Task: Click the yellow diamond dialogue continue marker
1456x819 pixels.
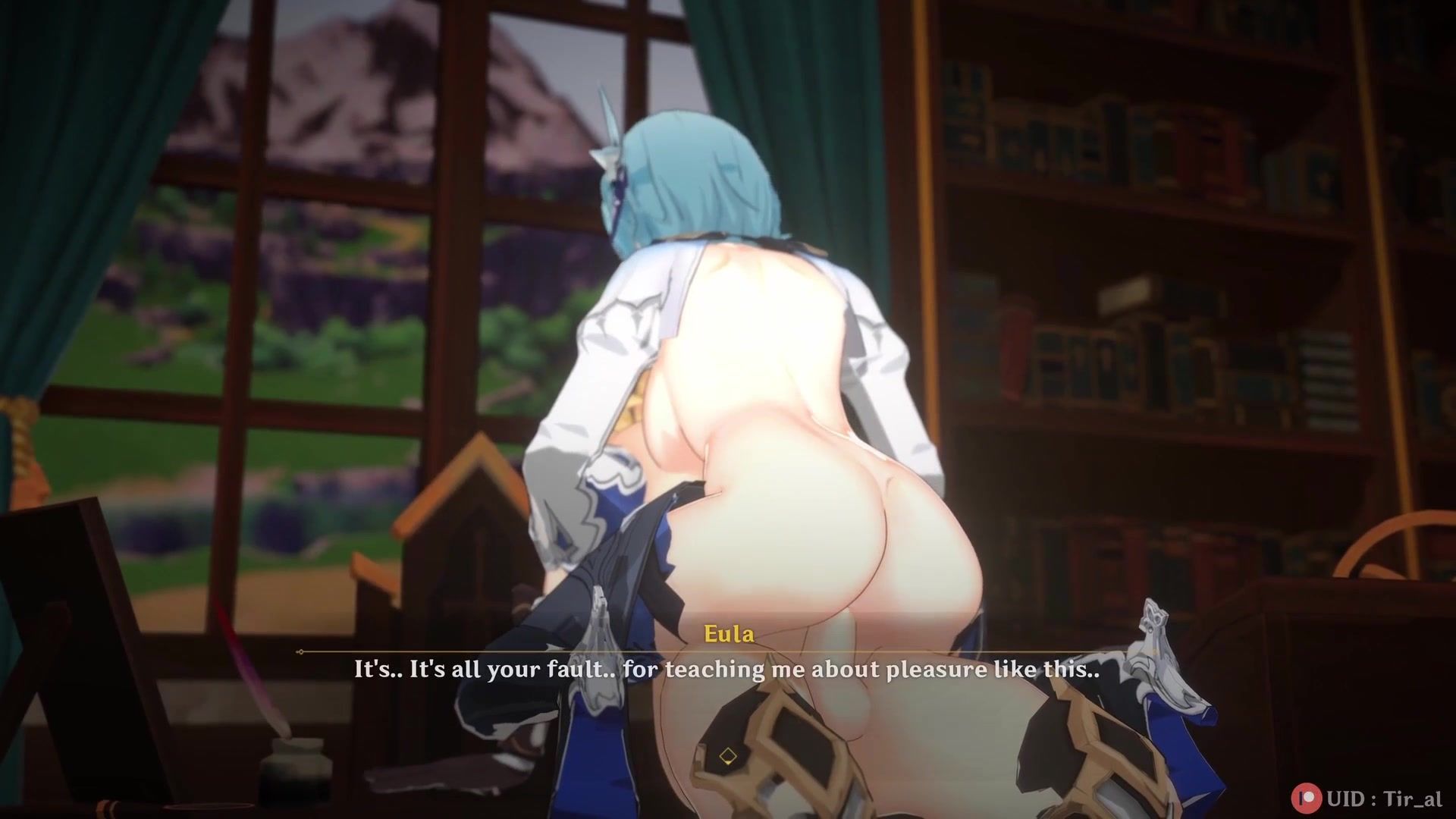Action: tap(728, 756)
